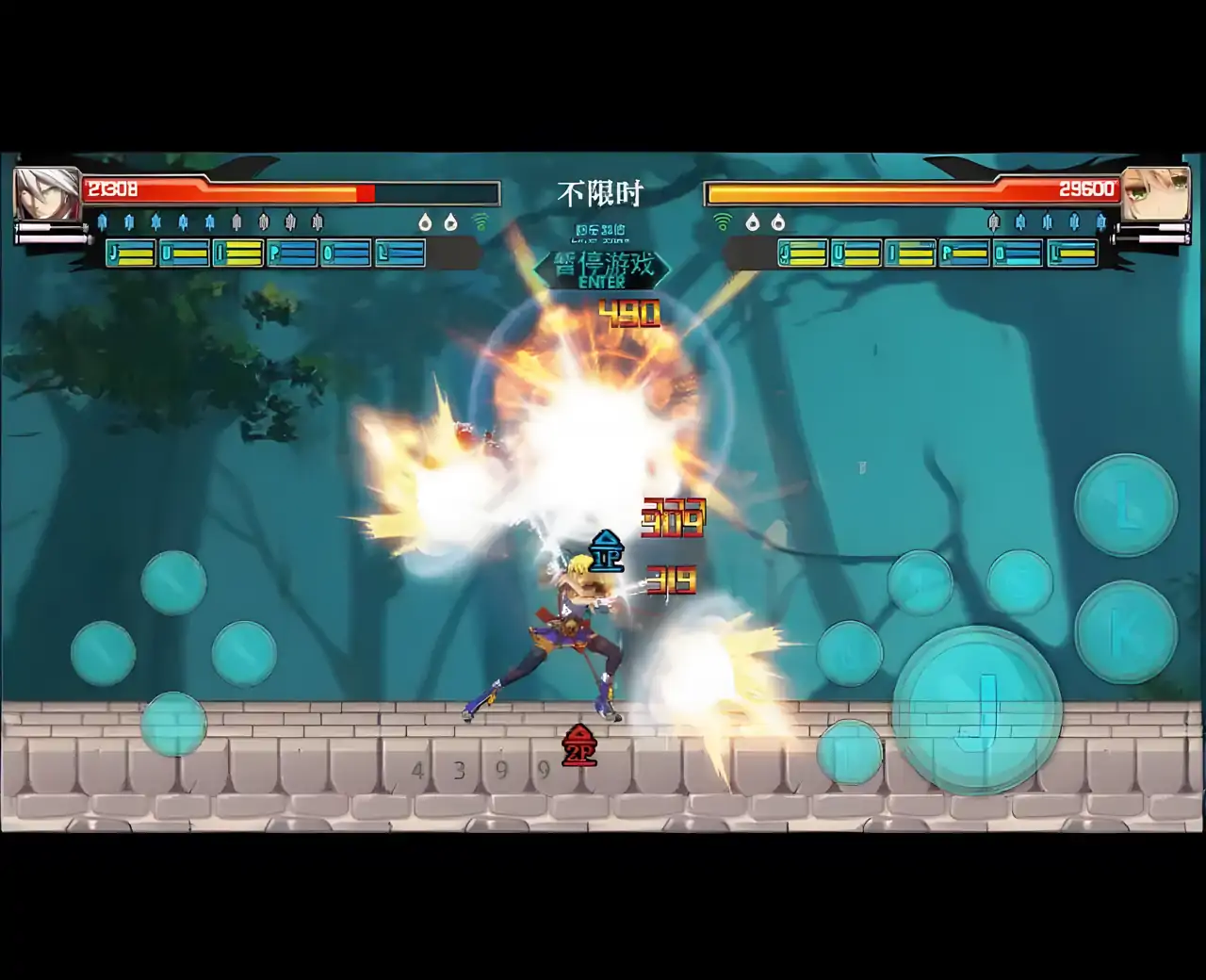Toggle the right Wi-Fi signal indicator

(724, 224)
